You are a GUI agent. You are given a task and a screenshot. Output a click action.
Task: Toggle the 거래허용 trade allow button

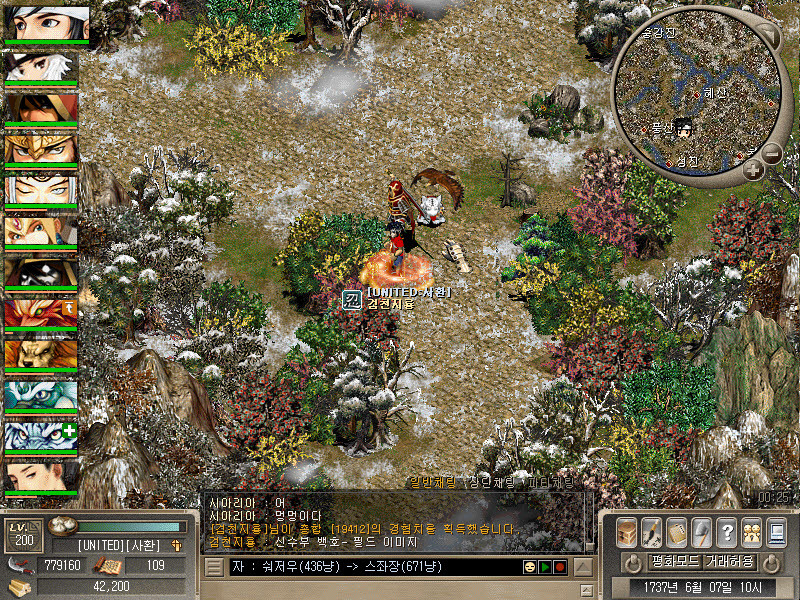pyautogui.click(x=729, y=562)
